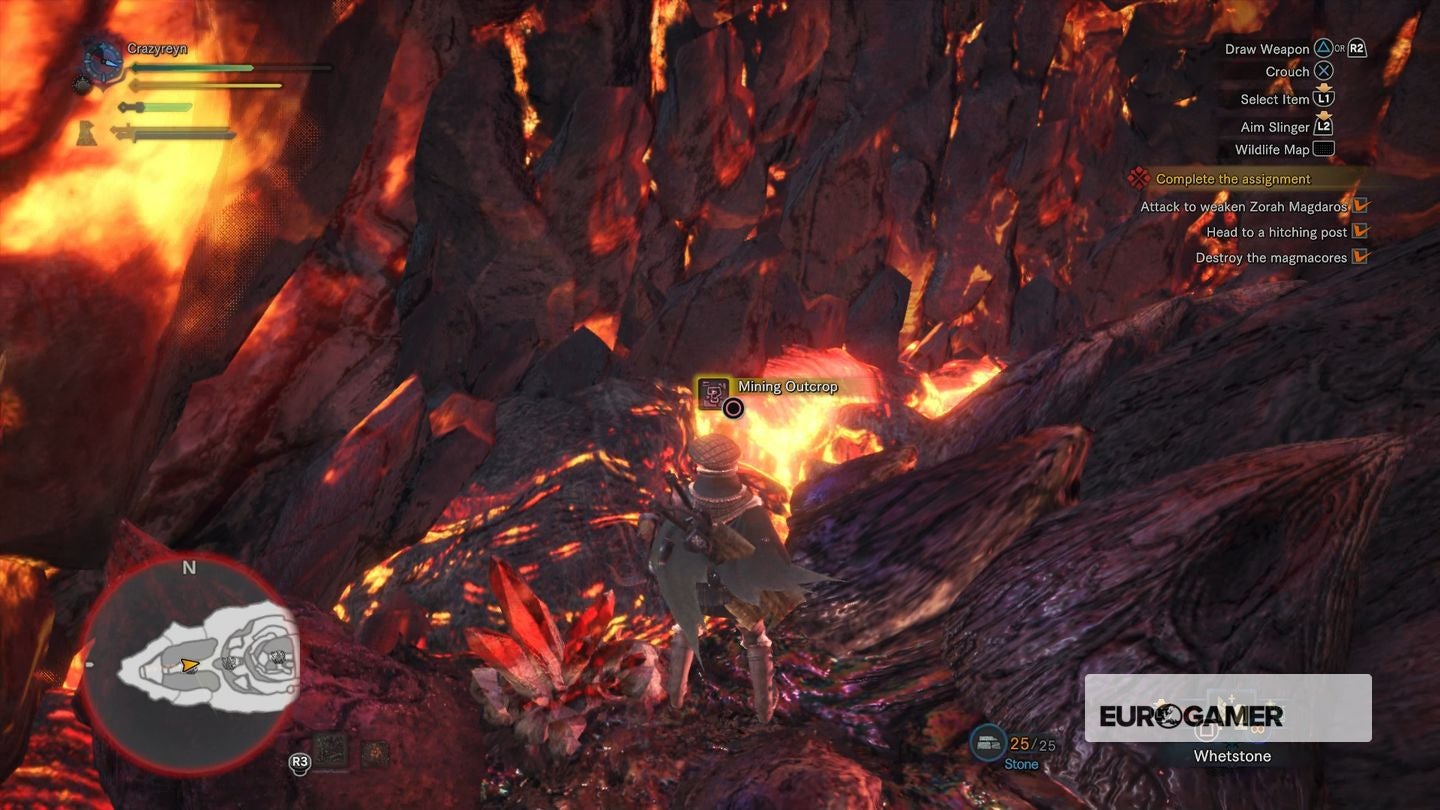Select the "Attack to weaken Zorah Magdaros" objective
The width and height of the screenshot is (1440, 810).
(1244, 207)
